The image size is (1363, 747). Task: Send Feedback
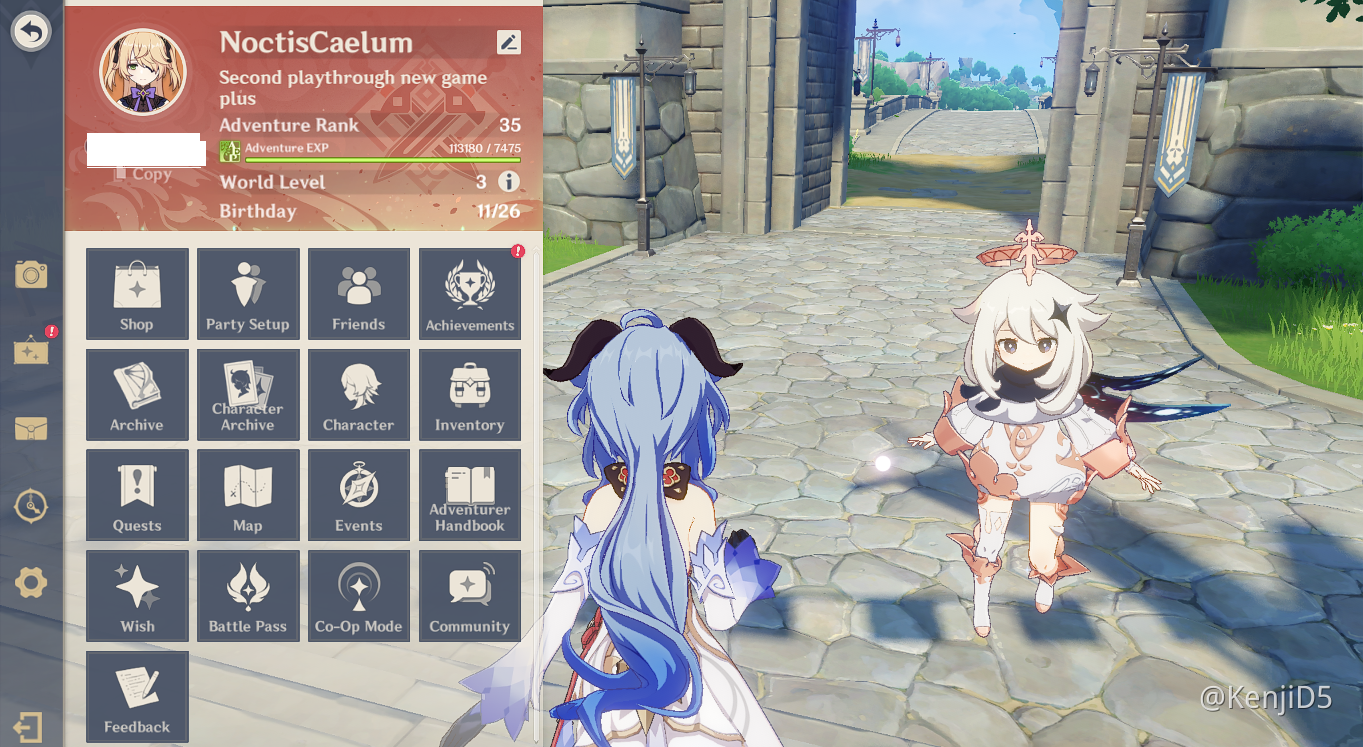137,696
